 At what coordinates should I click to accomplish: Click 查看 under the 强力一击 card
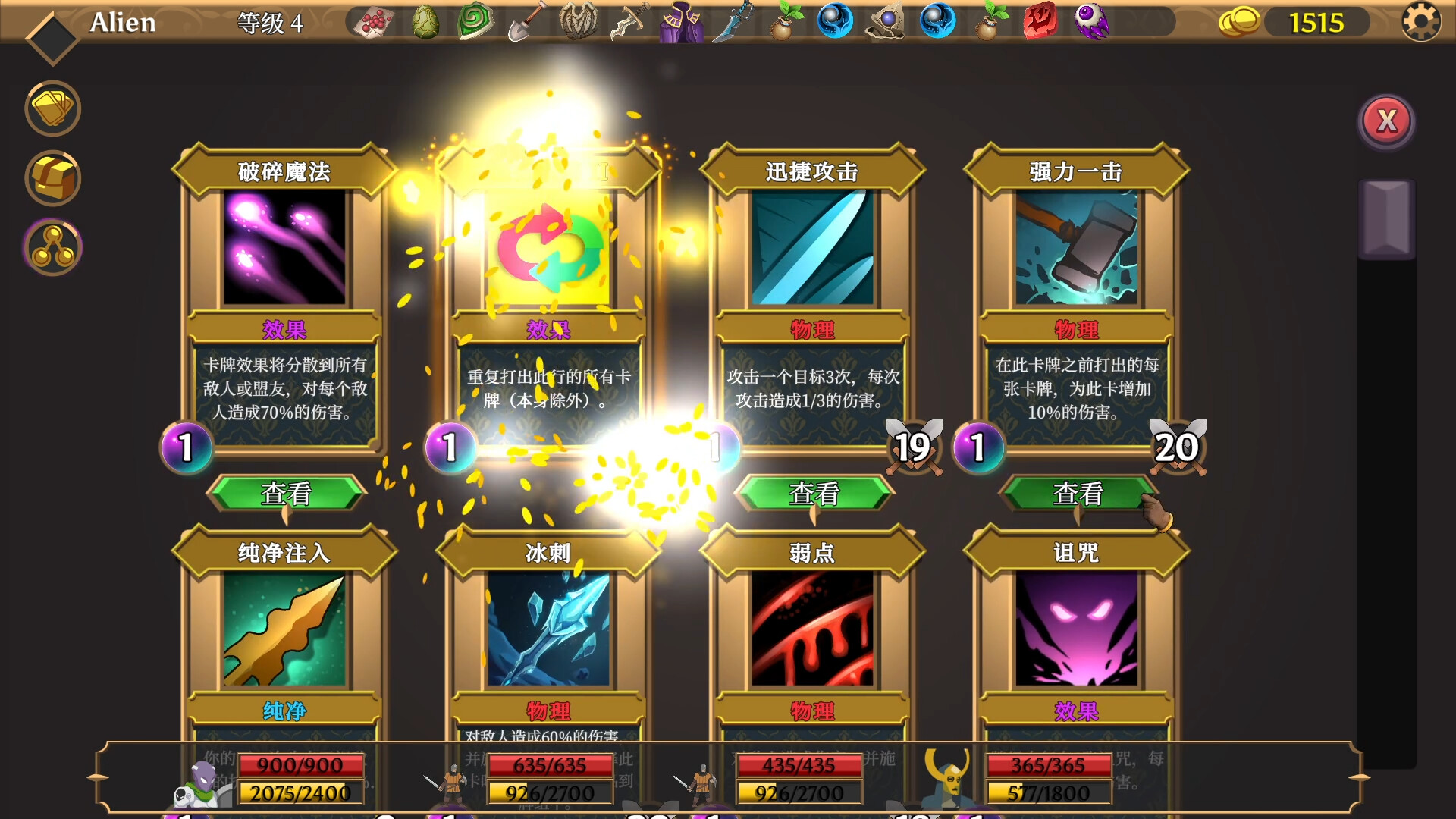(1078, 494)
